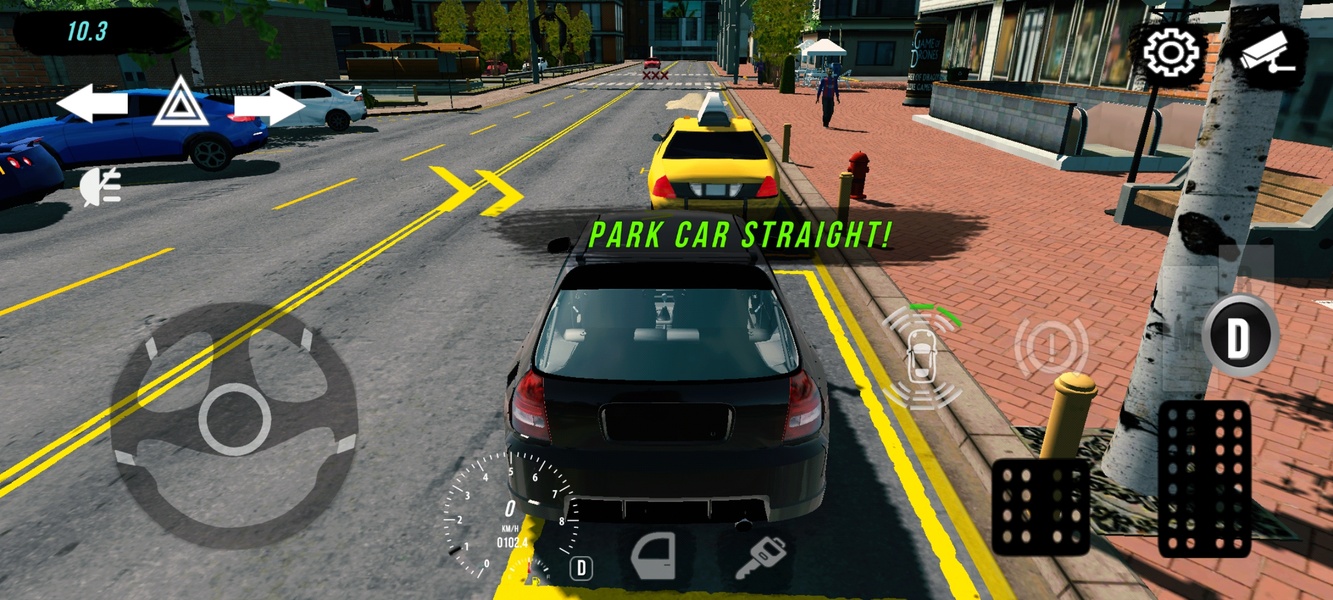Activate the left turn signal arrow

coord(92,104)
